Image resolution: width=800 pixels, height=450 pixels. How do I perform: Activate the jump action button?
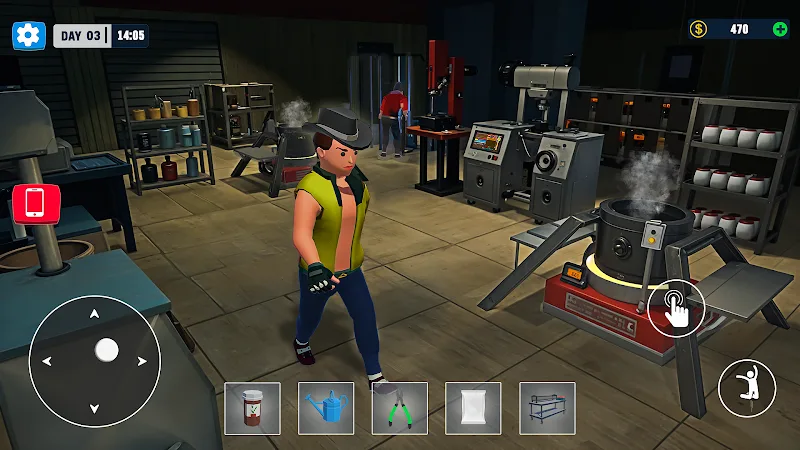pyautogui.click(x=747, y=389)
